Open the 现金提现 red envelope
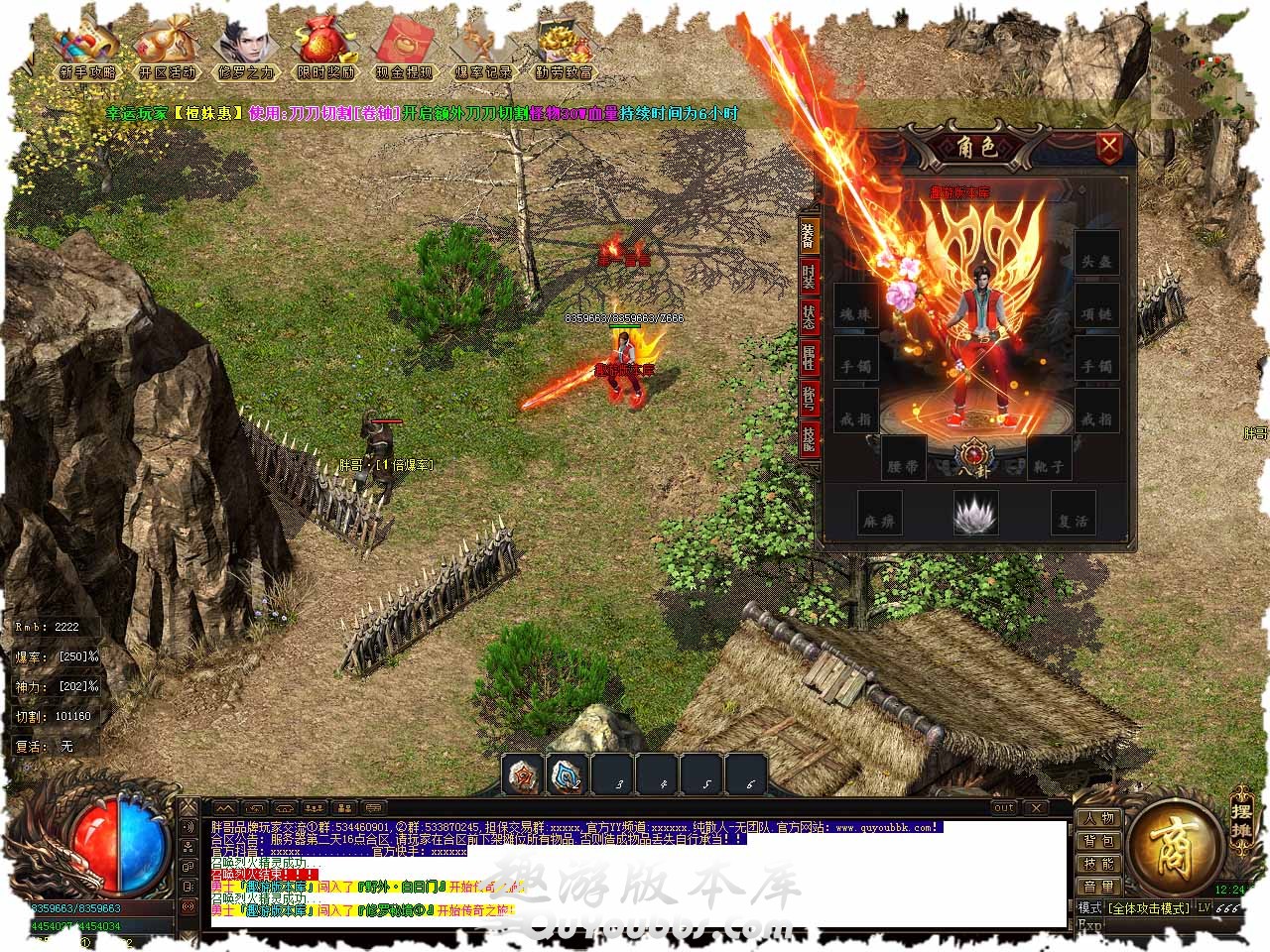 point(403,48)
